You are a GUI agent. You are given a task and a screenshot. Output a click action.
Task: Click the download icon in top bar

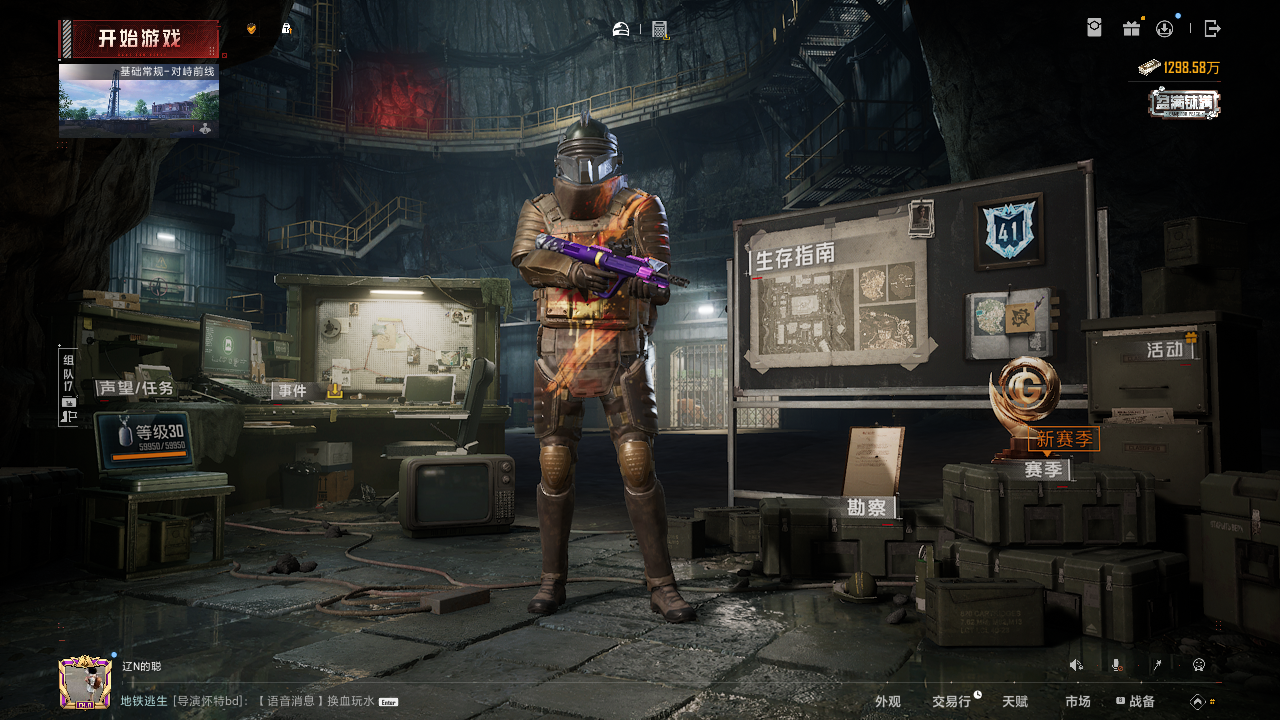1165,29
